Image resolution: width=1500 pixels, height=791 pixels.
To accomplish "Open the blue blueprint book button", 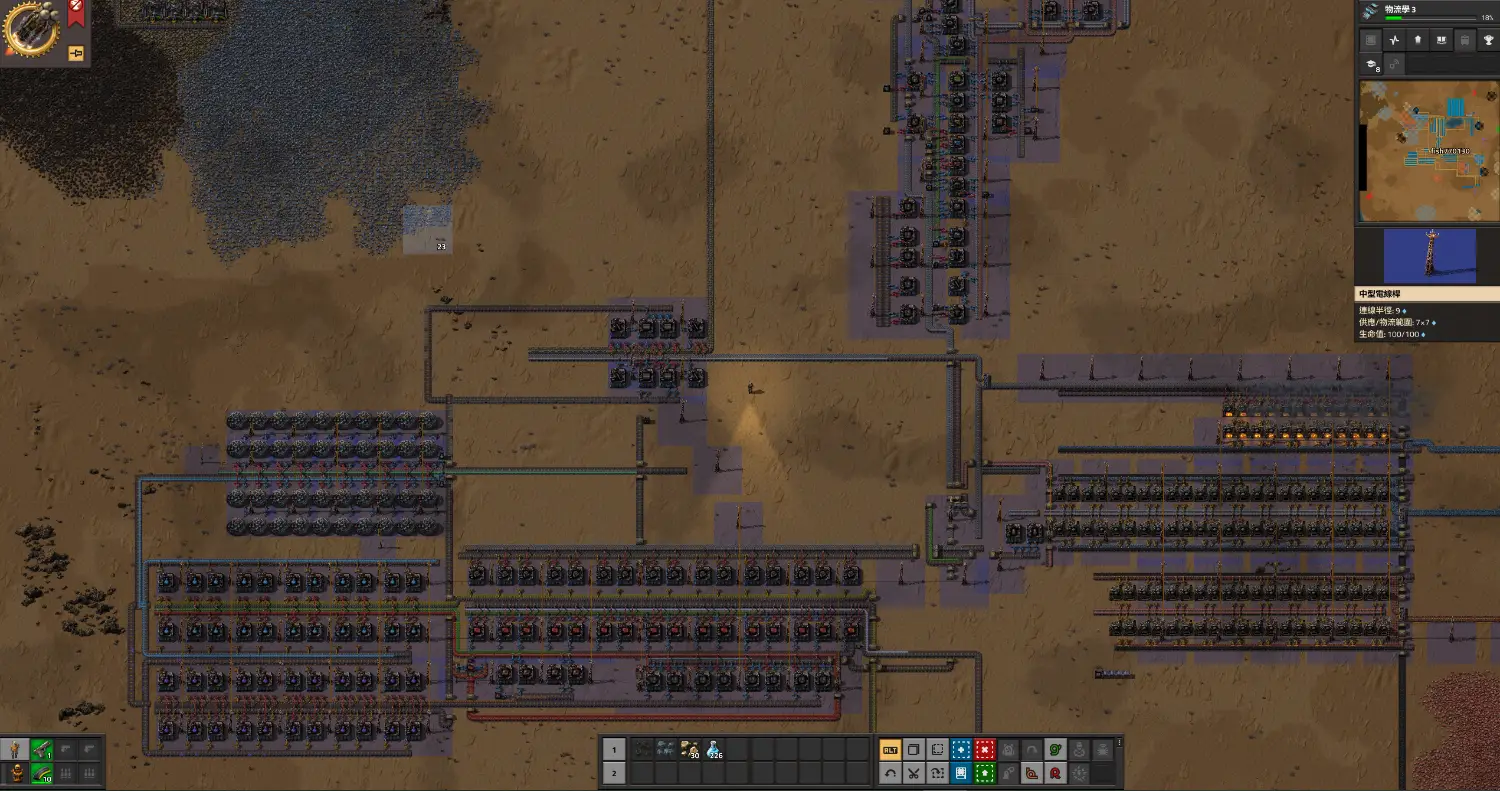I will tap(961, 773).
